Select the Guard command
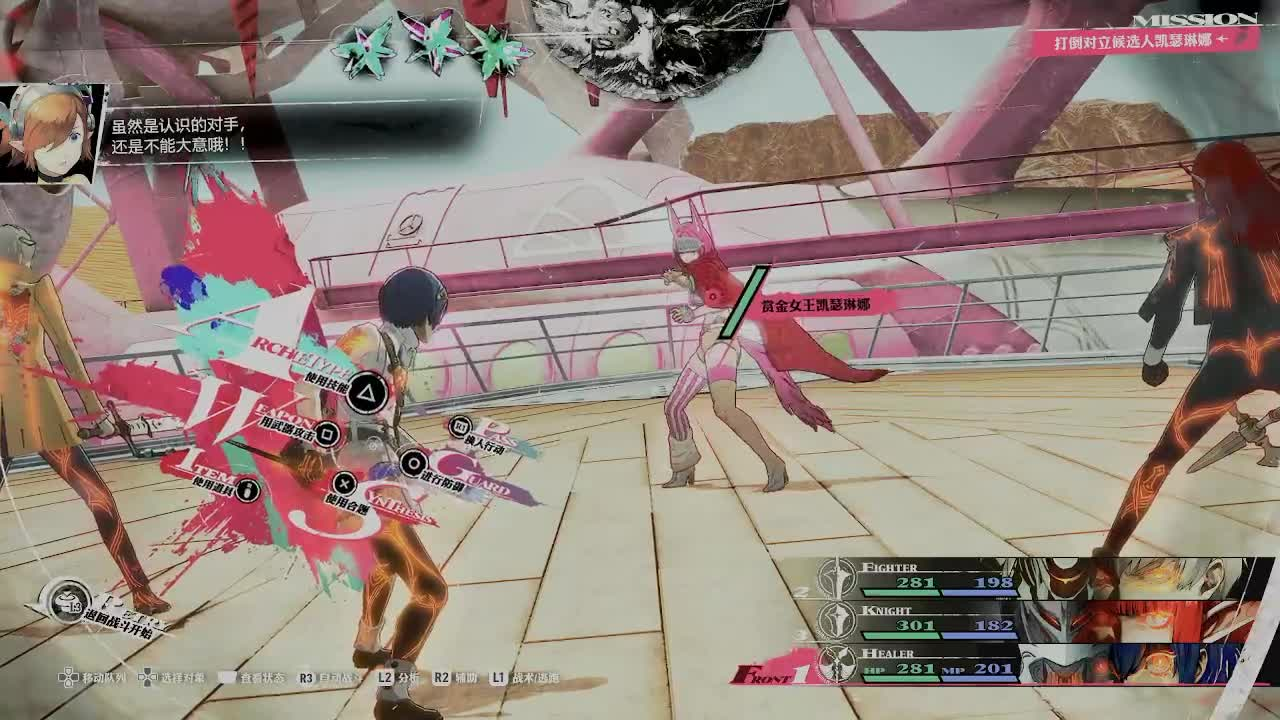1280x720 pixels. click(413, 462)
